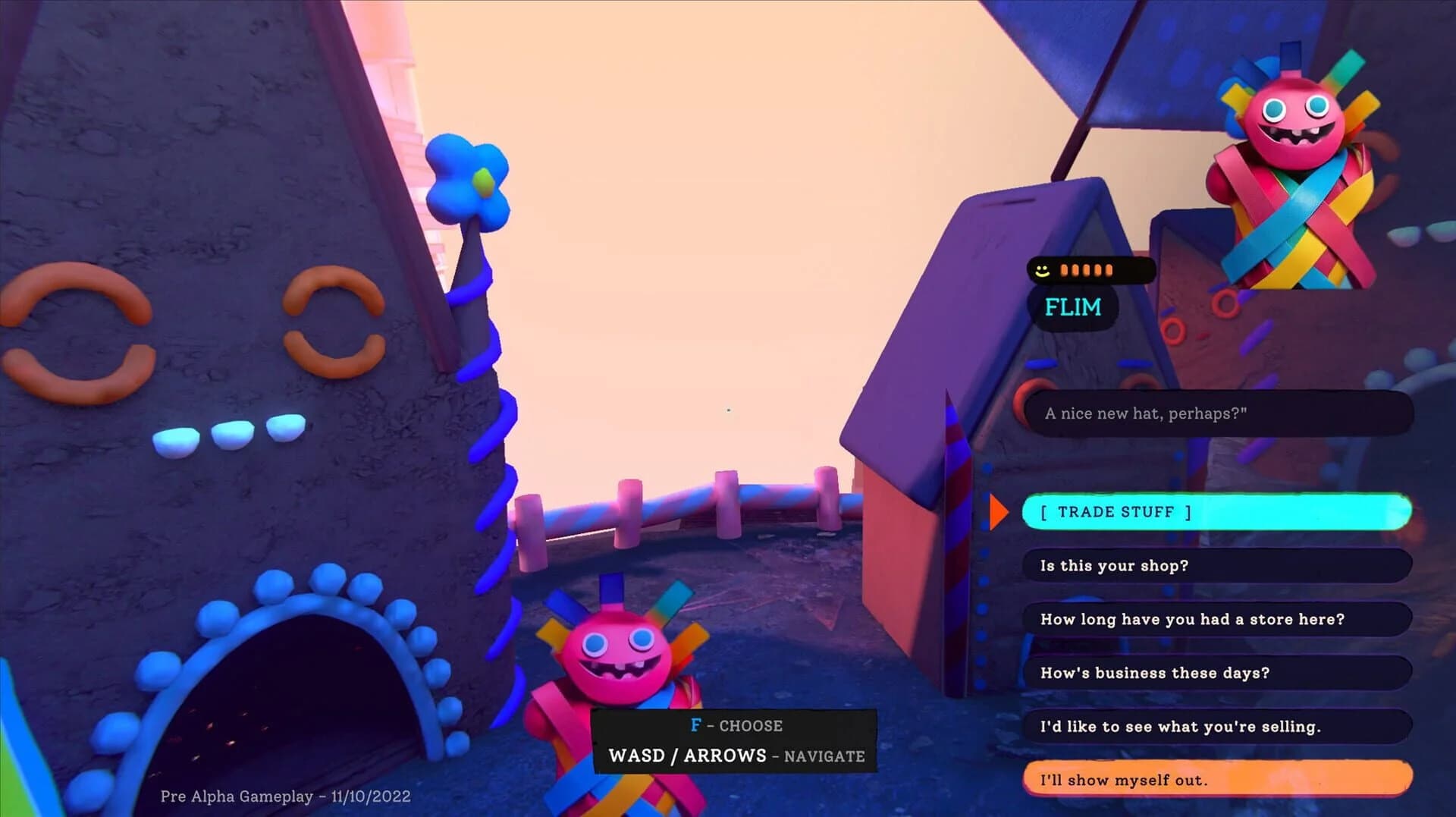Click the WASD / ARROWS navigate hint panel
Image resolution: width=1456 pixels, height=817 pixels.
click(x=736, y=756)
